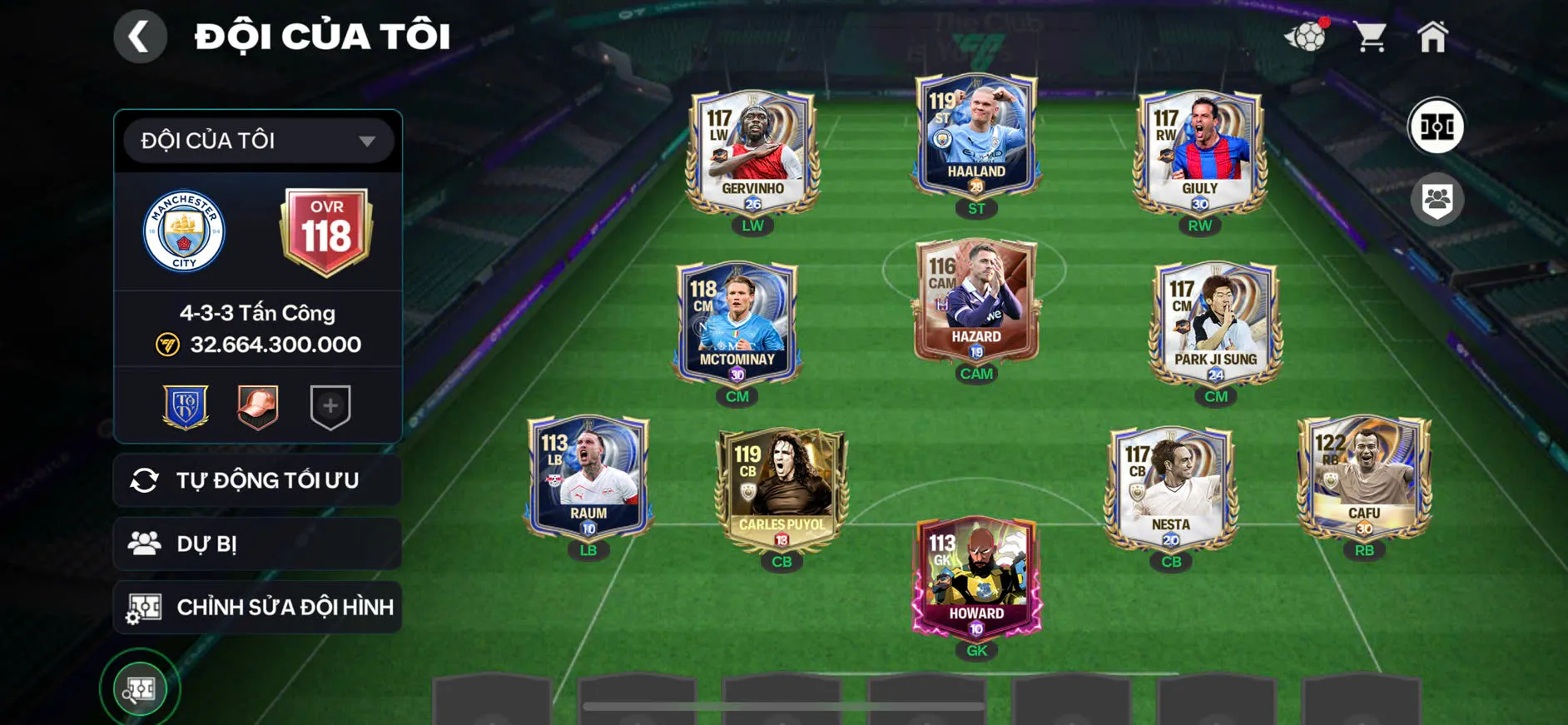1568x725 pixels.
Task: Choose the Carles Puyol CB card
Action: (x=782, y=489)
